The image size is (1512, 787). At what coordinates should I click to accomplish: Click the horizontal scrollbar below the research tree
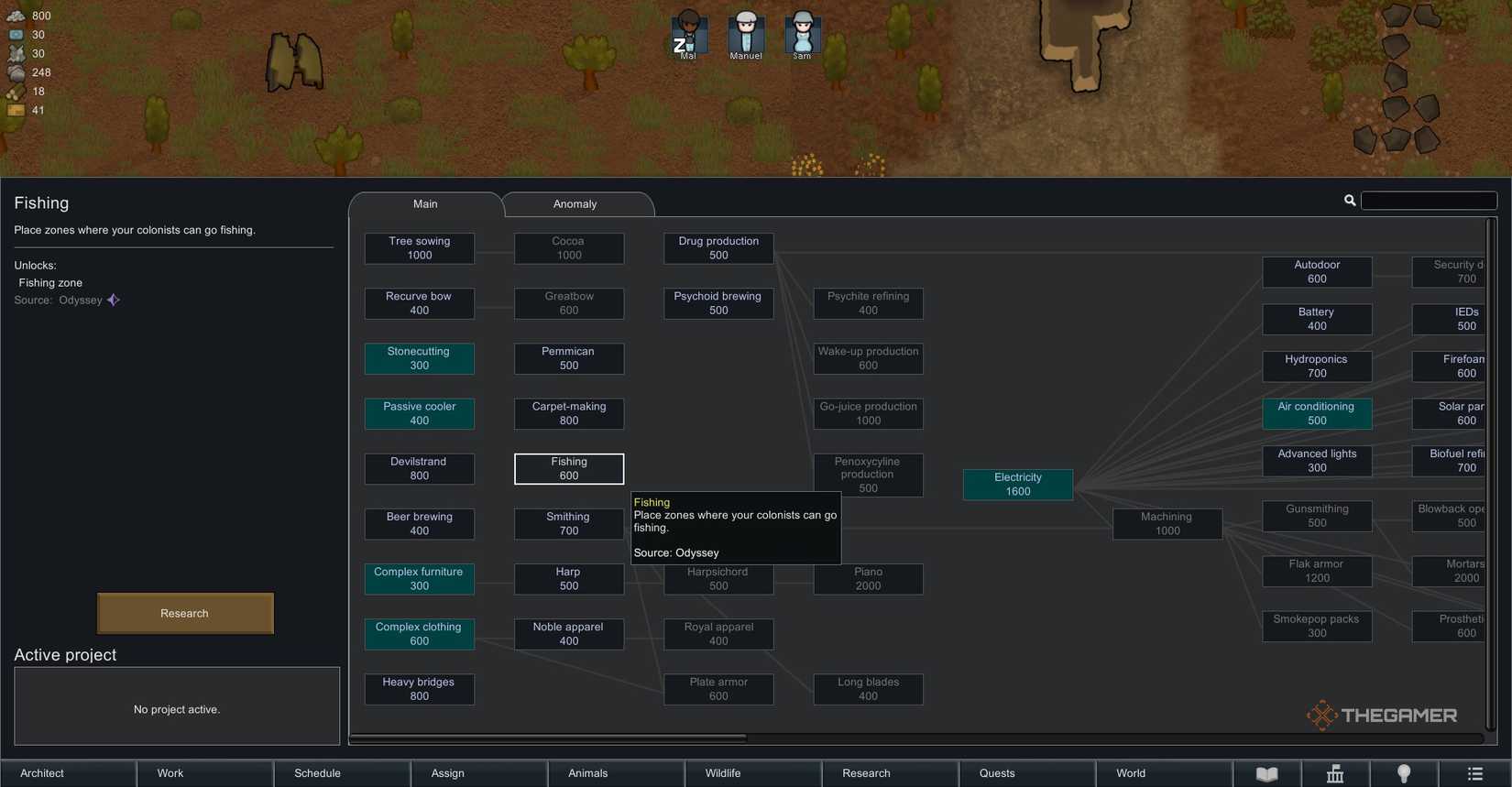pos(550,738)
